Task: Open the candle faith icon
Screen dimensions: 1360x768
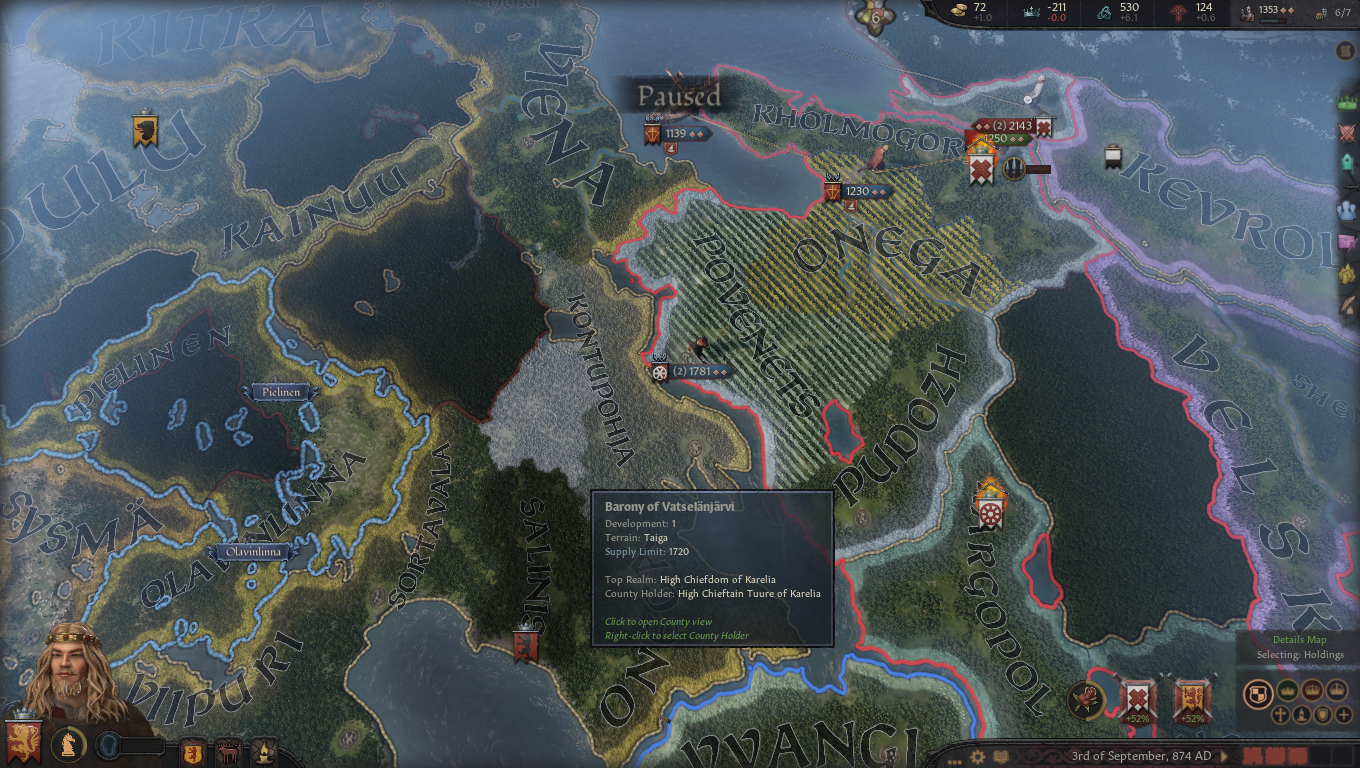Action: click(x=263, y=751)
